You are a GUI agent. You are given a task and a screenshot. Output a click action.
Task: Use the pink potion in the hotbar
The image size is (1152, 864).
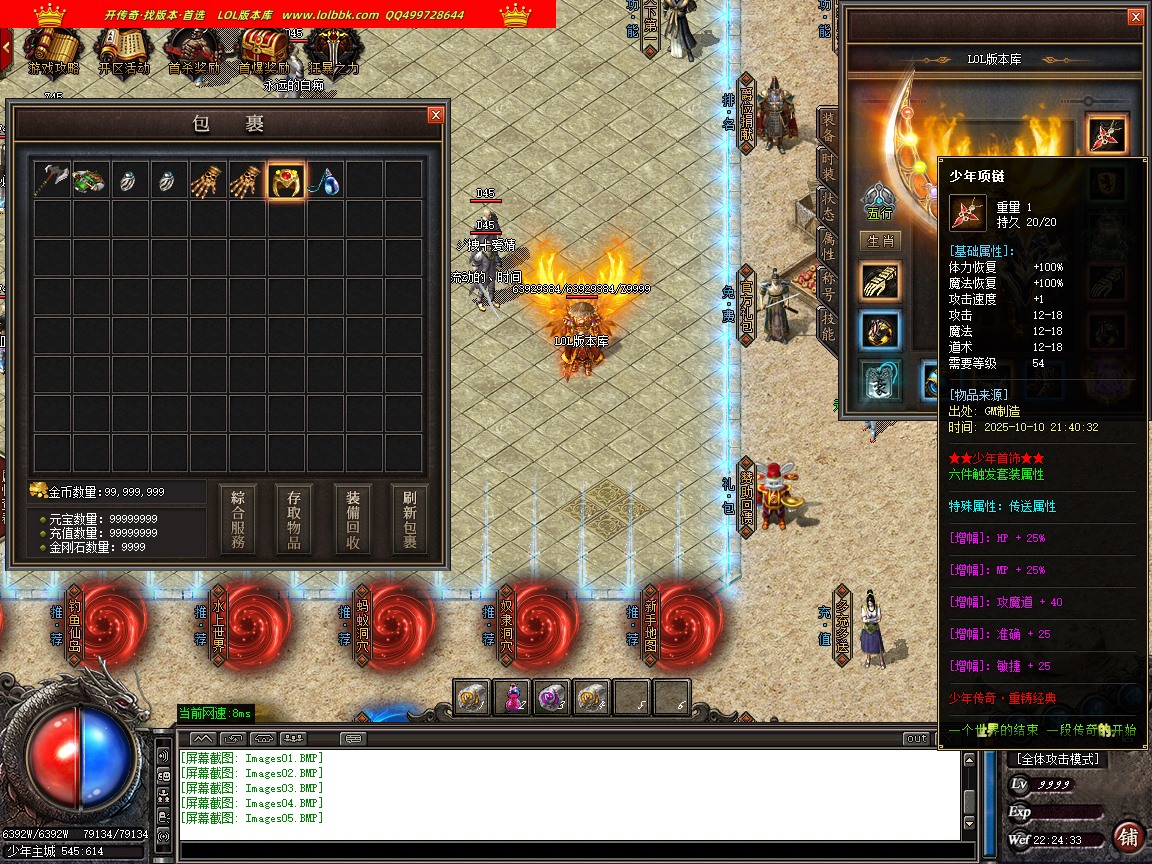tap(512, 697)
